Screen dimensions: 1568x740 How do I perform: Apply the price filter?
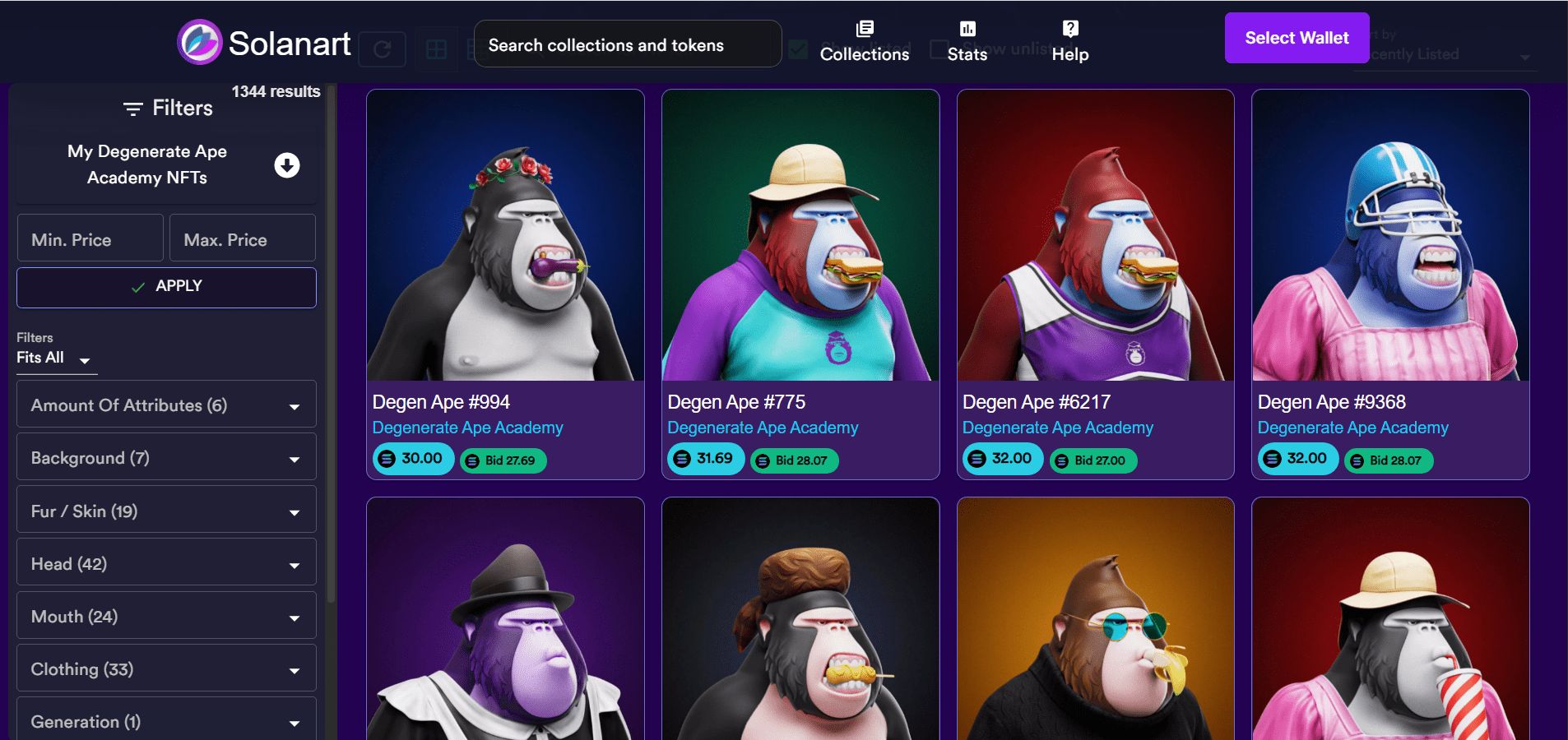point(166,287)
